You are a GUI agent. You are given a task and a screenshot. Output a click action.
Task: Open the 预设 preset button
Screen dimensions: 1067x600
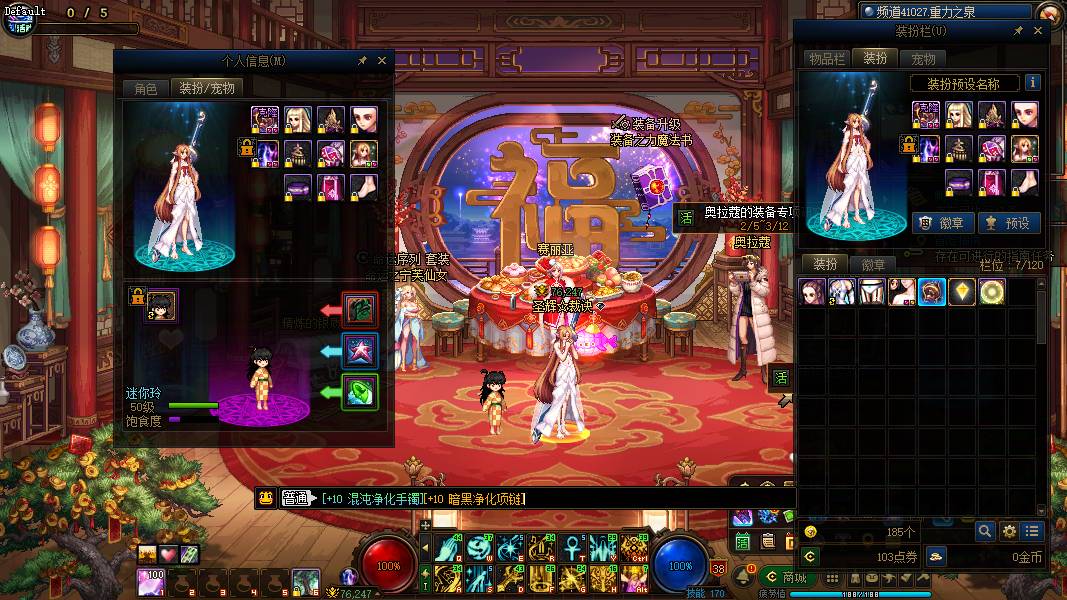point(1008,223)
